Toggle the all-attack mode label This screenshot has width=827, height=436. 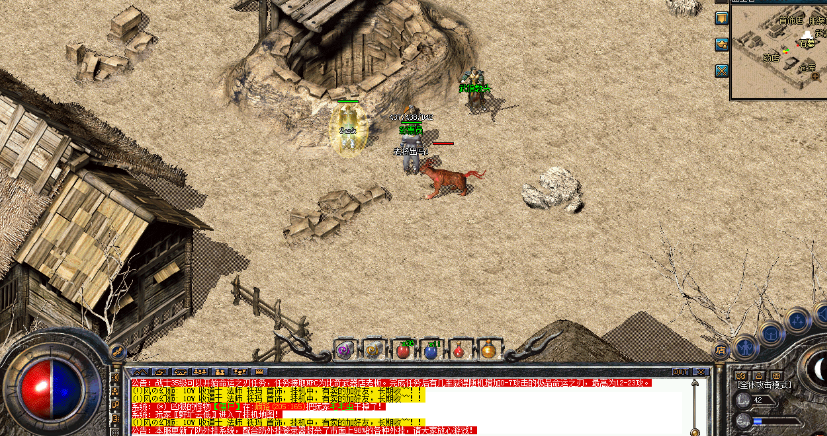point(764,384)
